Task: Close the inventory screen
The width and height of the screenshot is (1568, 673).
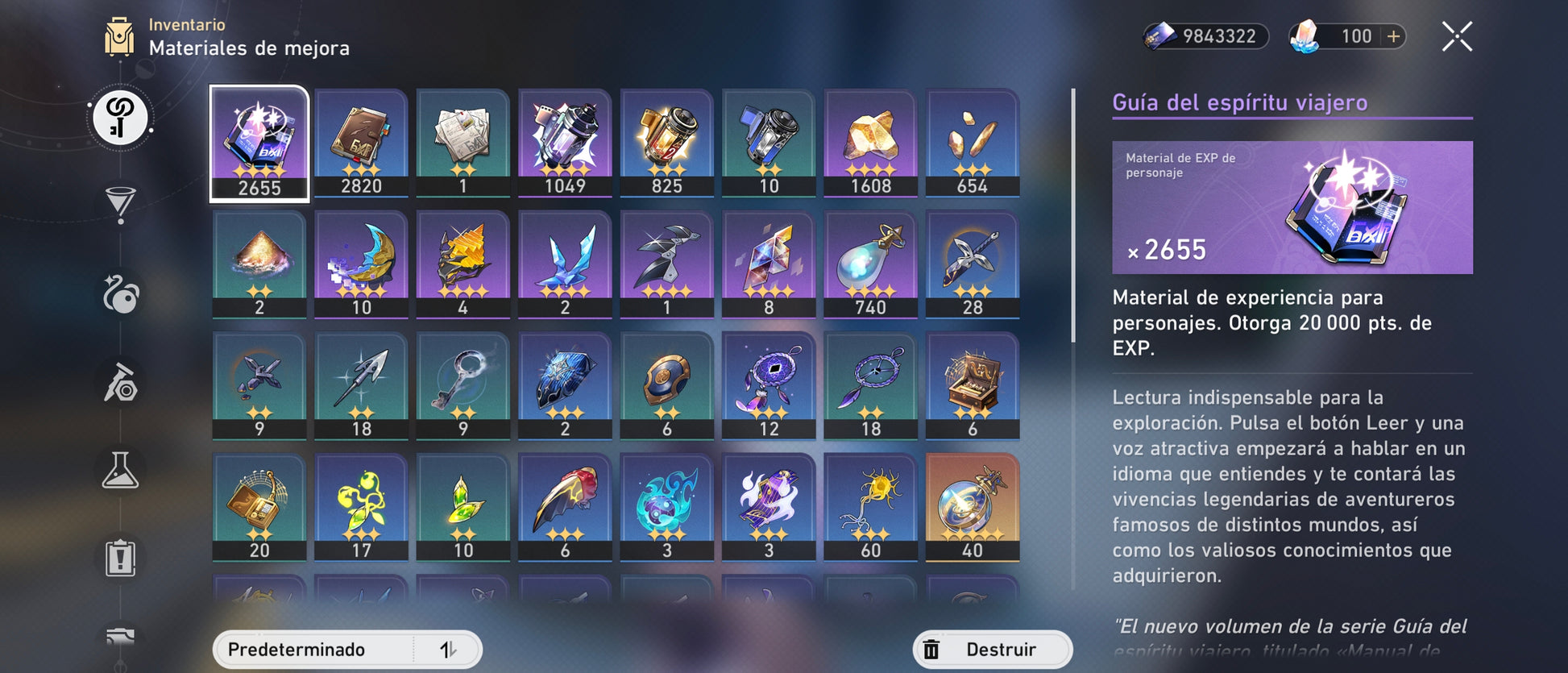Action: 1456,37
